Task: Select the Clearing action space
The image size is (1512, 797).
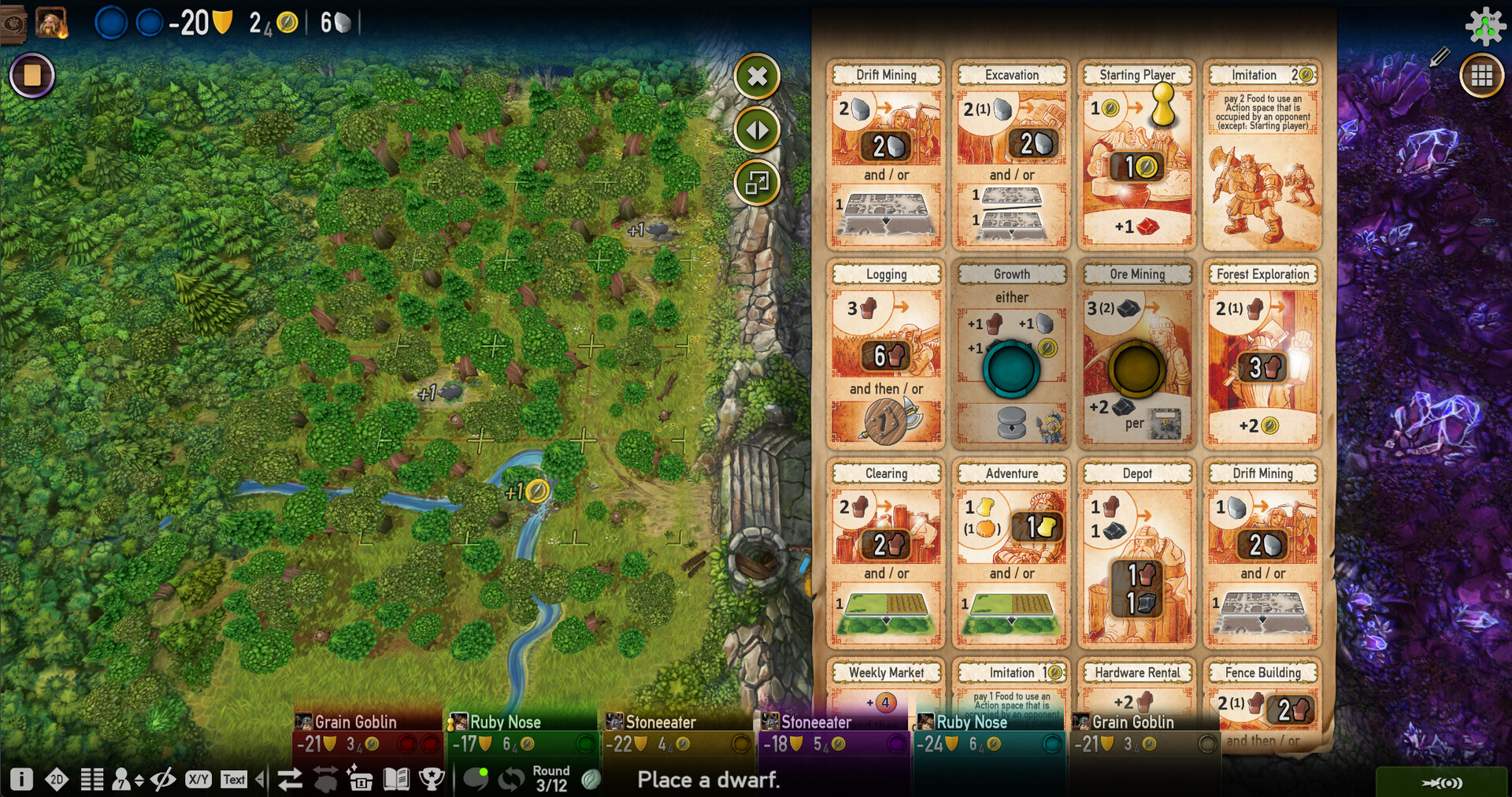Action: (x=886, y=554)
